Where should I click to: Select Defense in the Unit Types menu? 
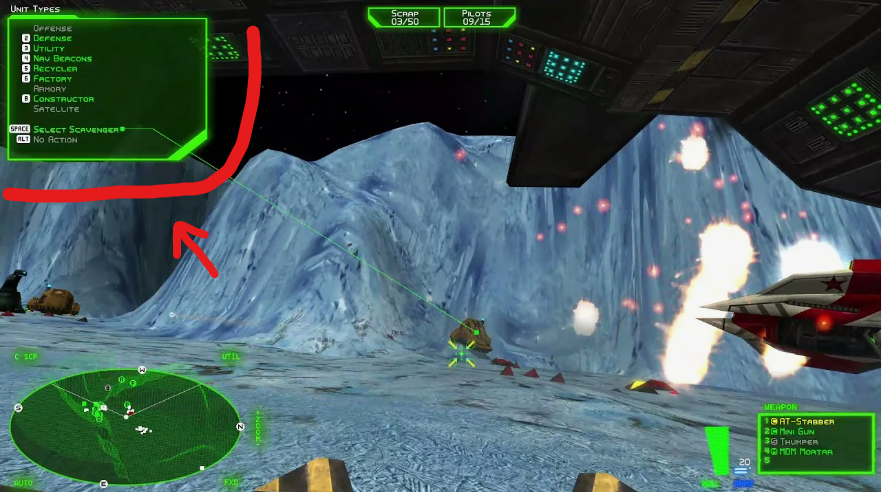click(53, 39)
